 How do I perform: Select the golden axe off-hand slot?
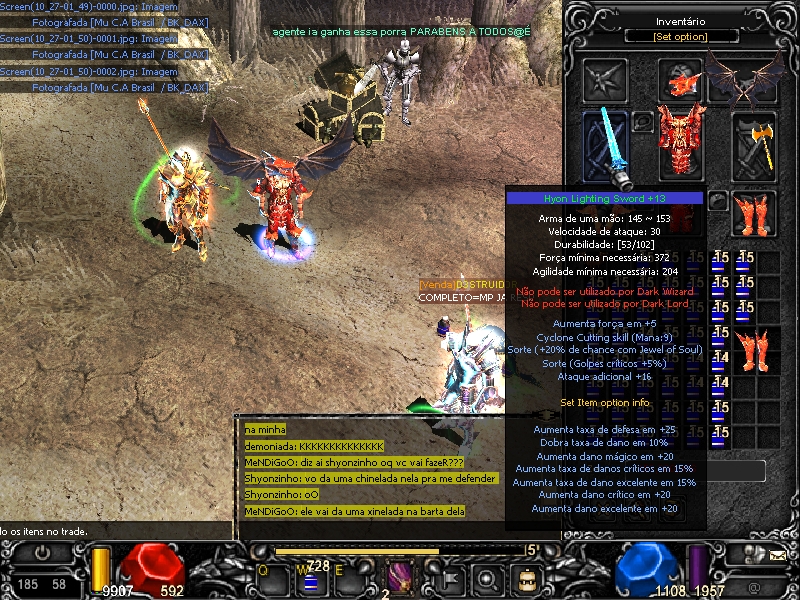pos(755,145)
